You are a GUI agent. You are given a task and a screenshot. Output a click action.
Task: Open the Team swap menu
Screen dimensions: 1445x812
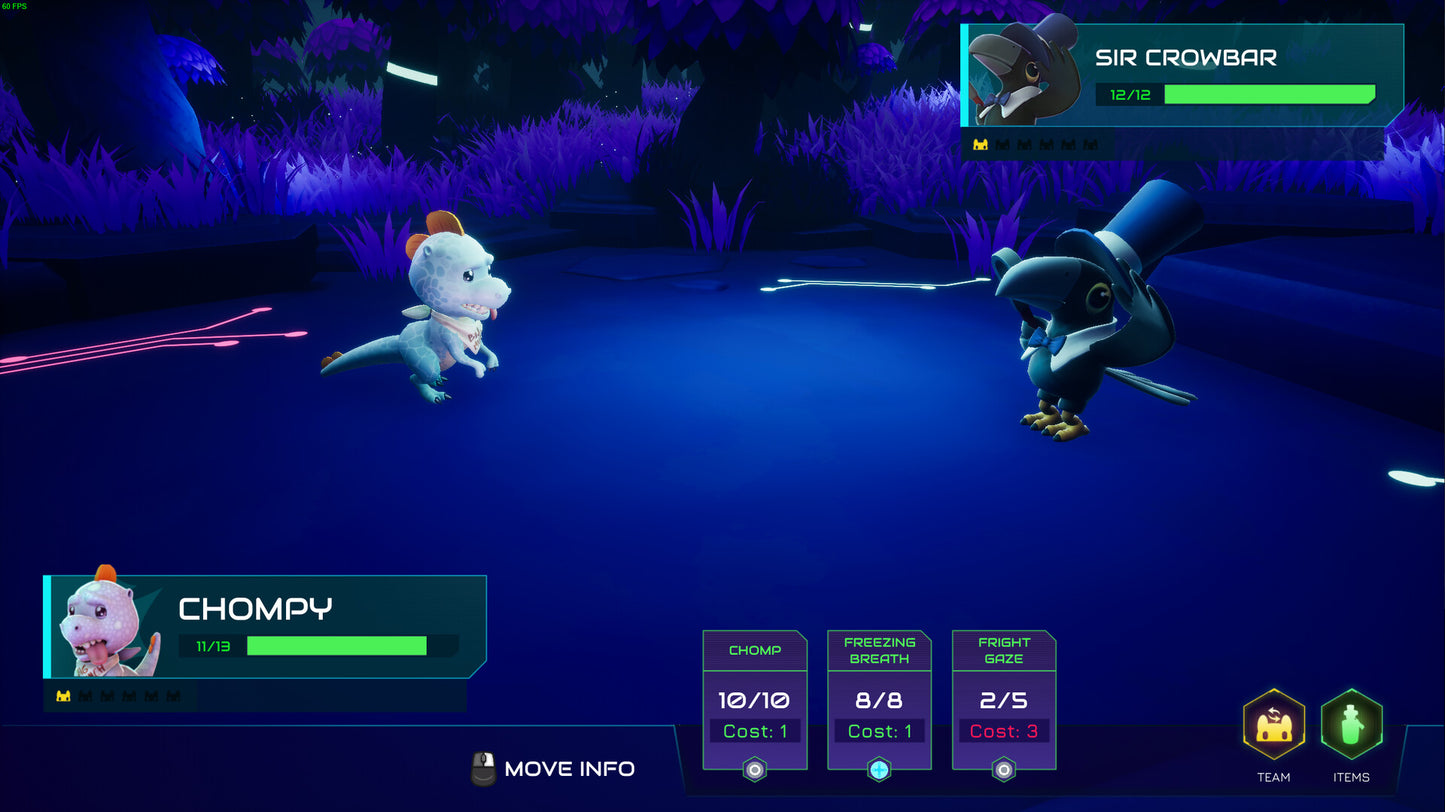click(1273, 724)
